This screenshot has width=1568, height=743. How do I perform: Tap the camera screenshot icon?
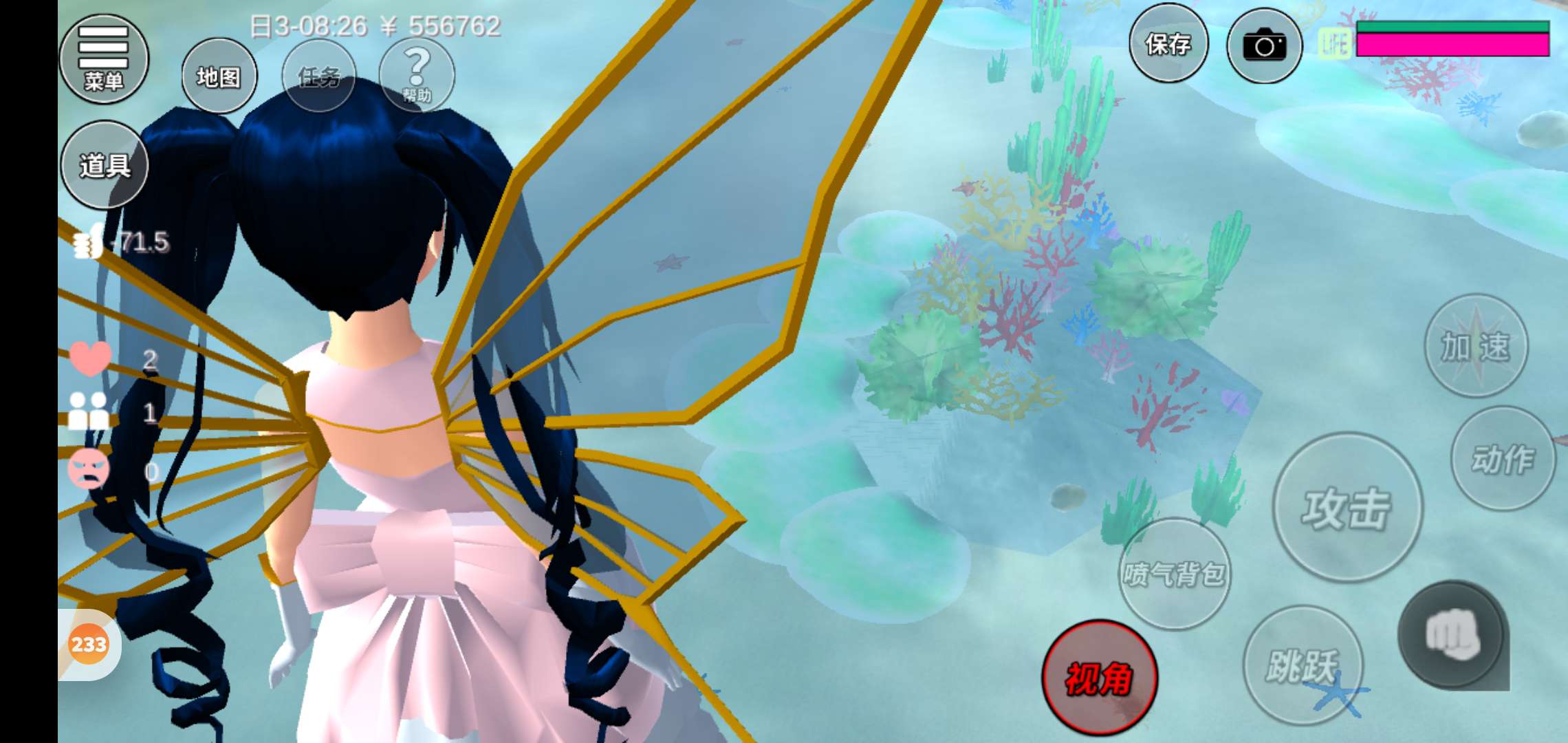pos(1264,46)
